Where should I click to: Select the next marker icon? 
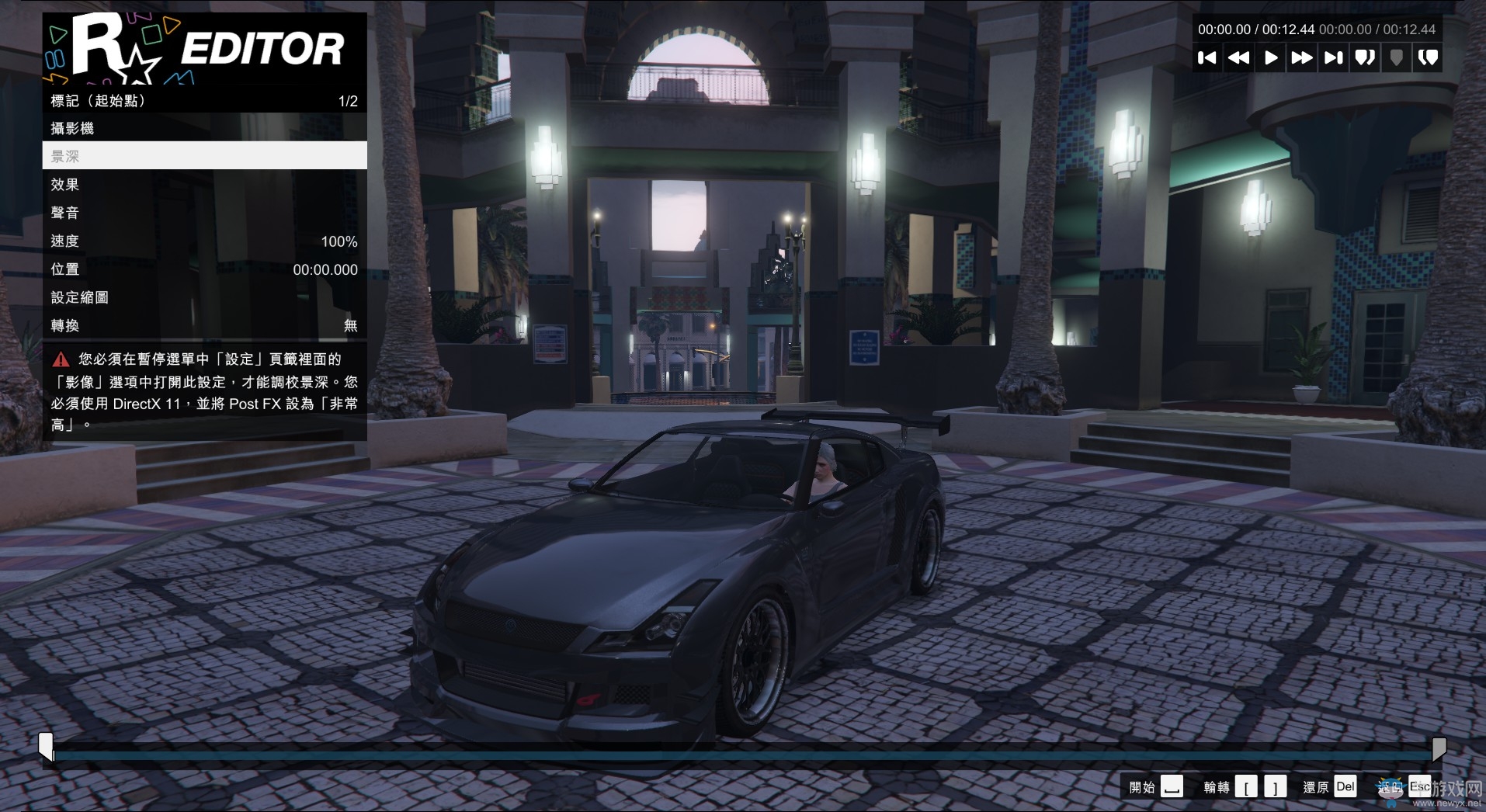[x=1429, y=57]
